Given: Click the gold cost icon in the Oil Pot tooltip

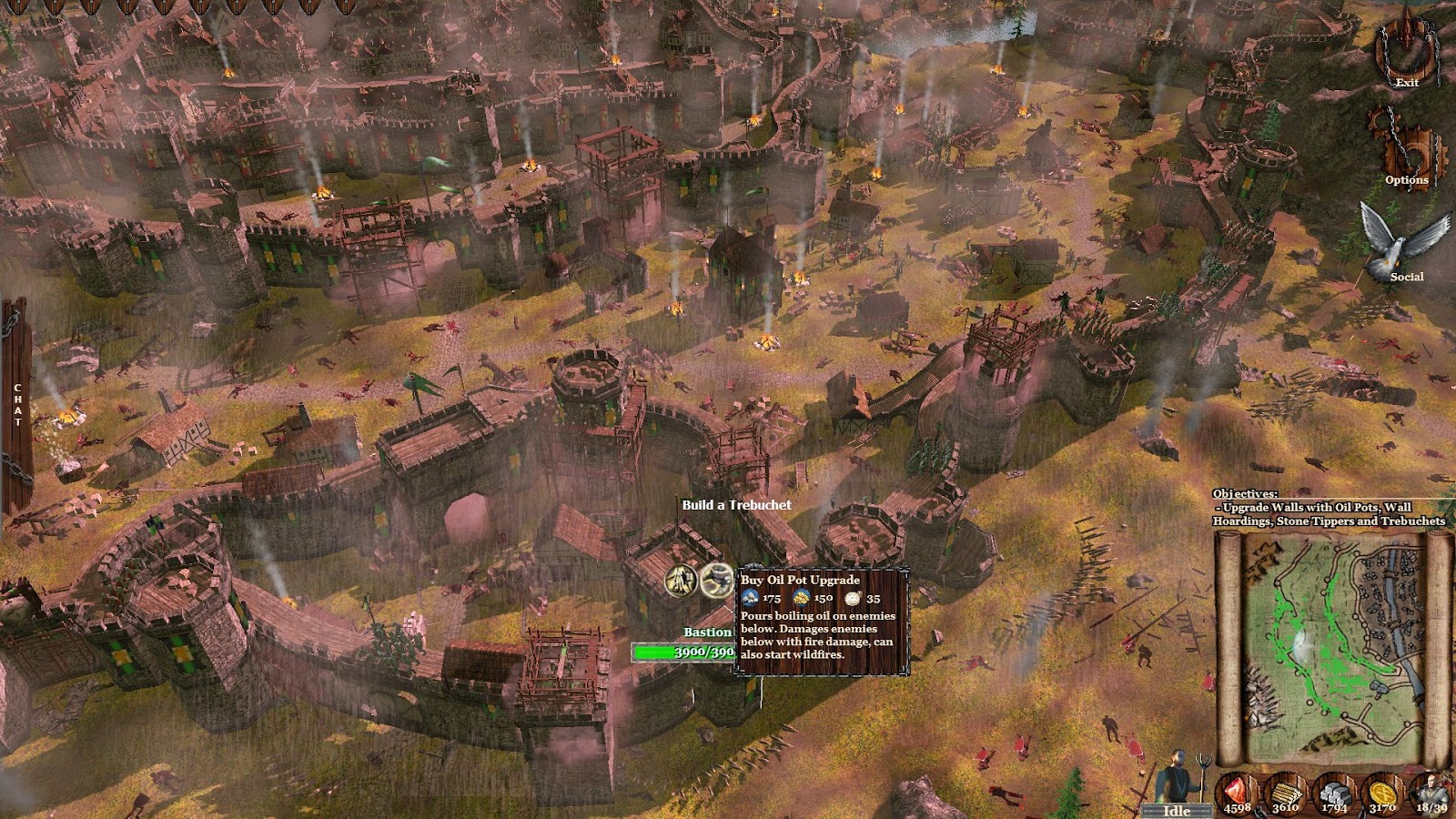Looking at the screenshot, I should pos(801,599).
